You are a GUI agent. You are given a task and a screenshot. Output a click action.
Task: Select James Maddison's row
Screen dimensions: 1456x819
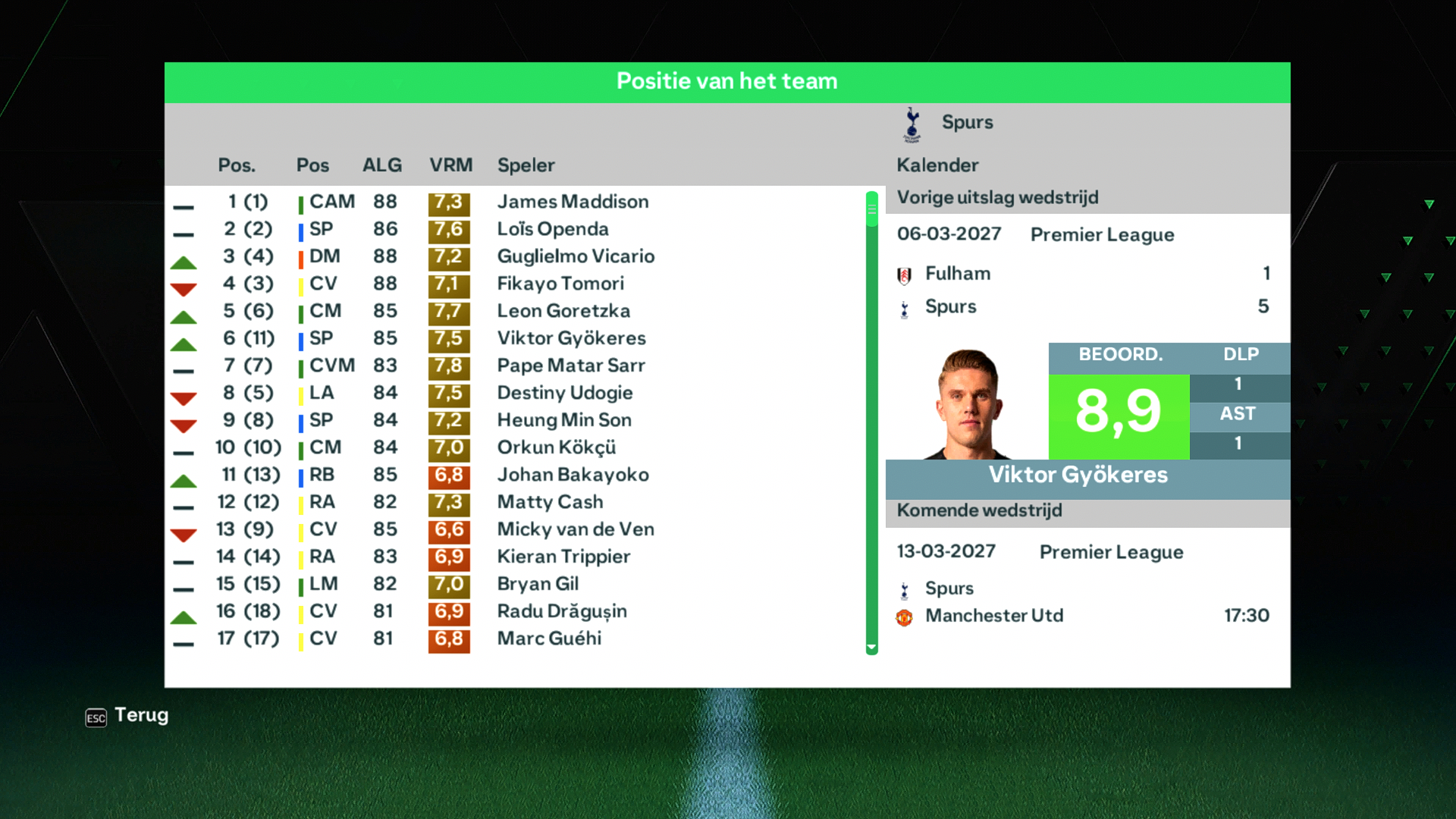point(573,202)
